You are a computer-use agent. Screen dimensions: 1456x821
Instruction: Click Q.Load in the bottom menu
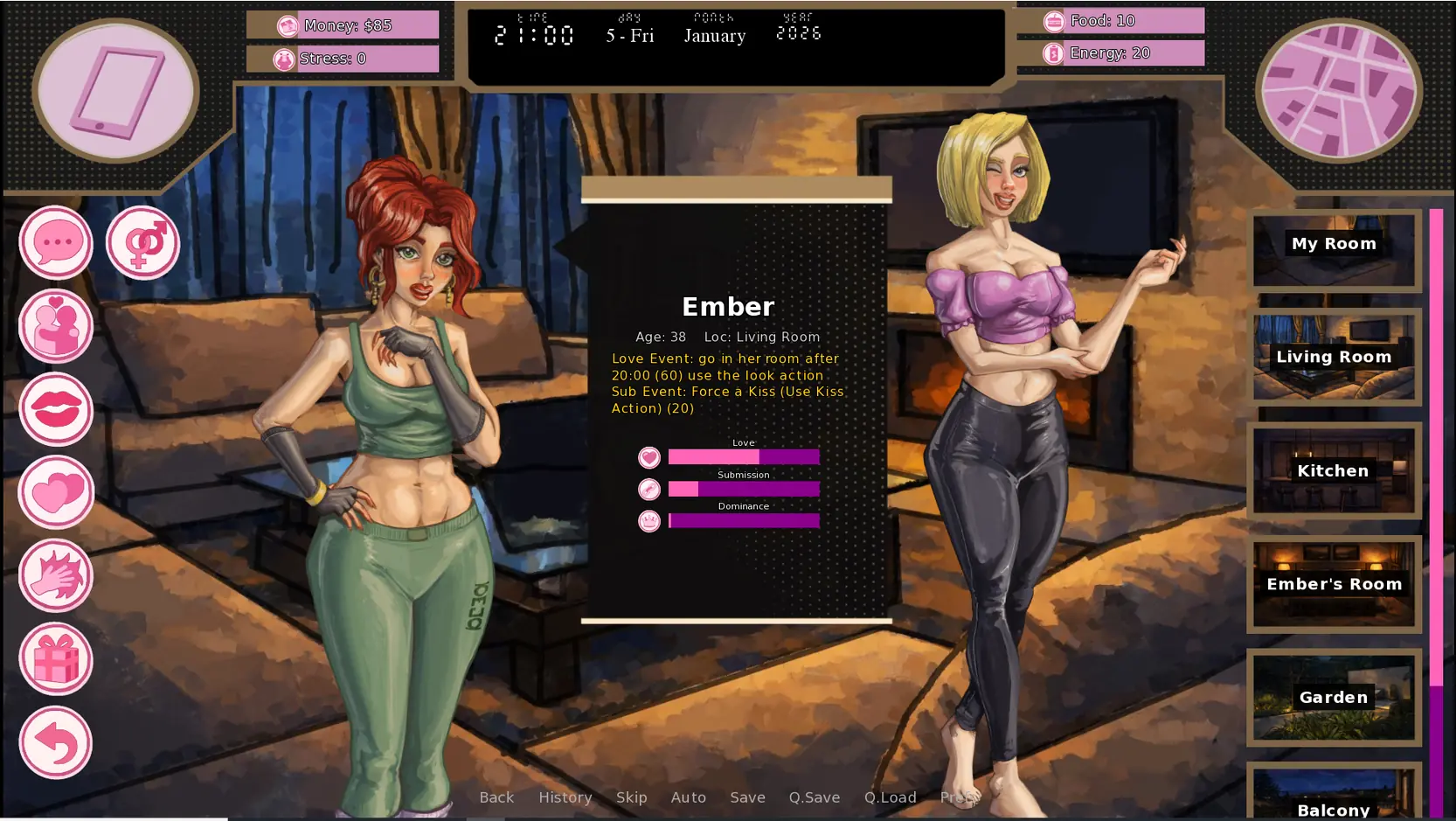pos(890,797)
